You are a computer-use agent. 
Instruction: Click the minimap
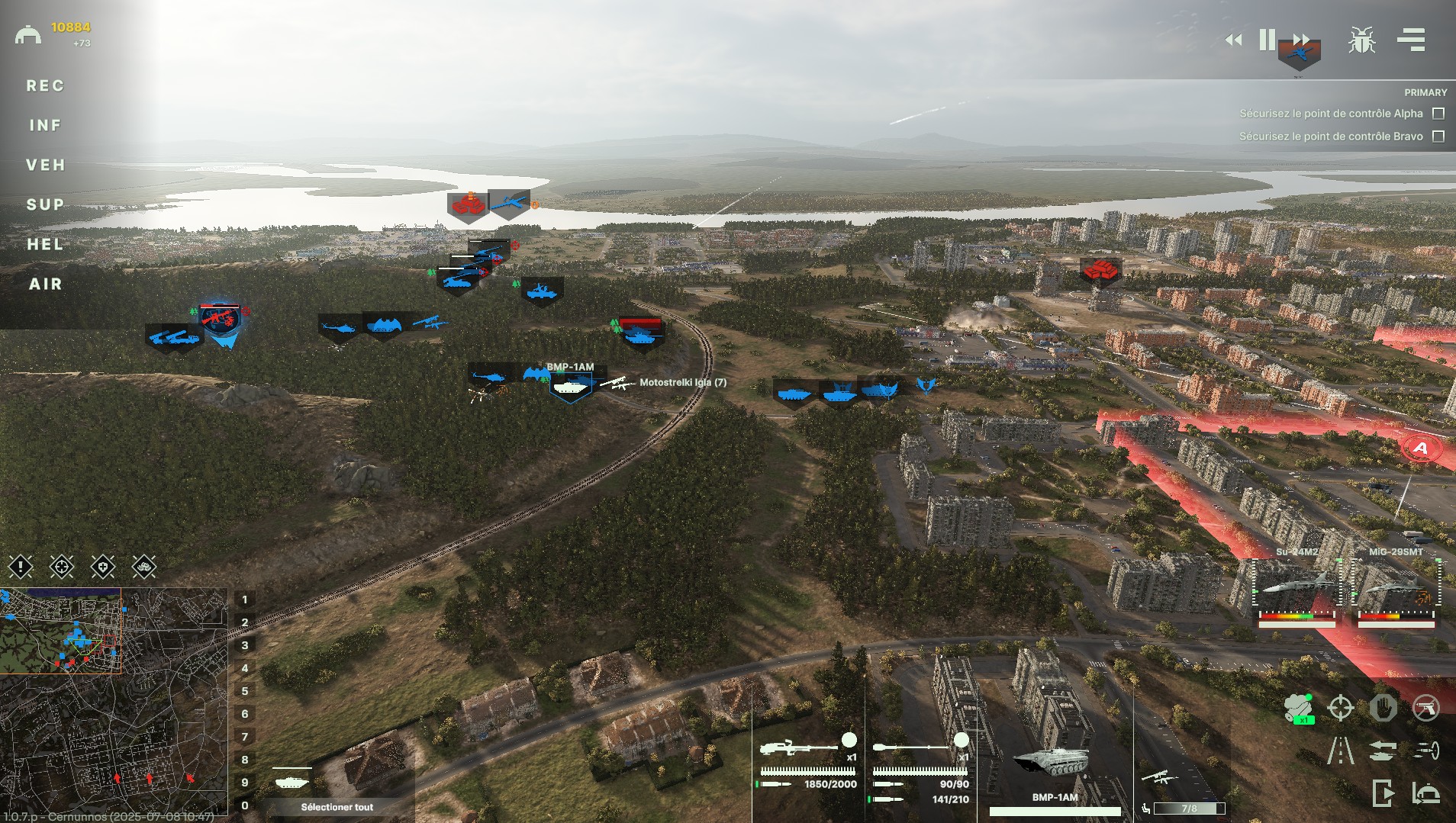114,702
